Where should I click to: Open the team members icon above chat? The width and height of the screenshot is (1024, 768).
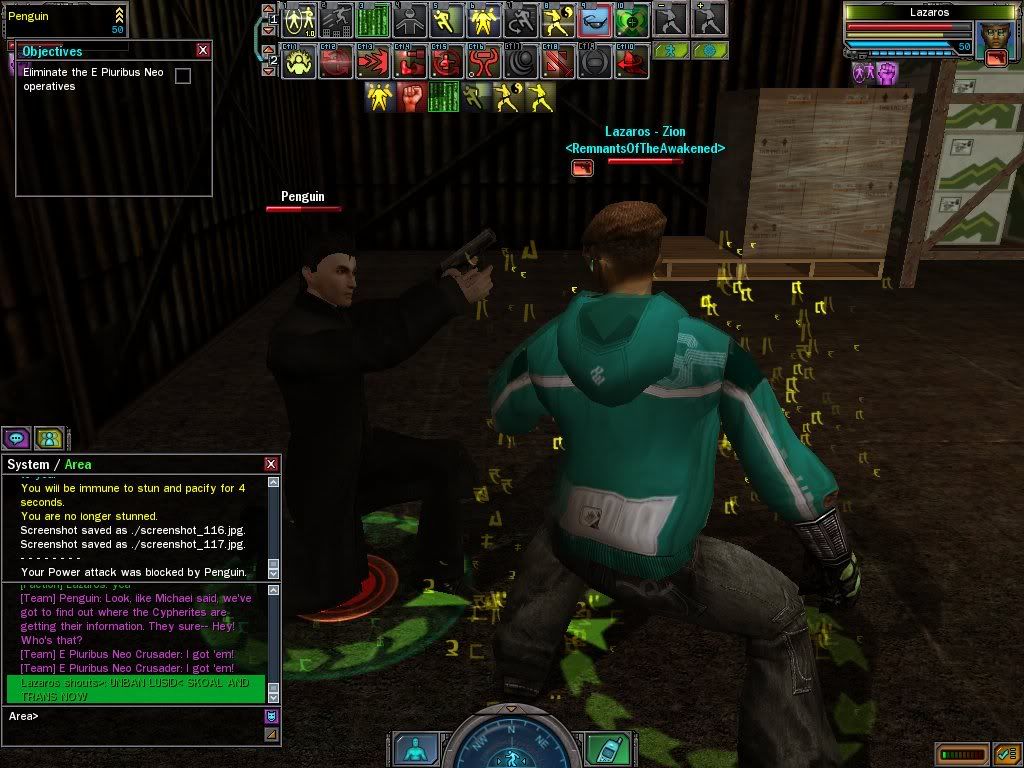(48, 437)
